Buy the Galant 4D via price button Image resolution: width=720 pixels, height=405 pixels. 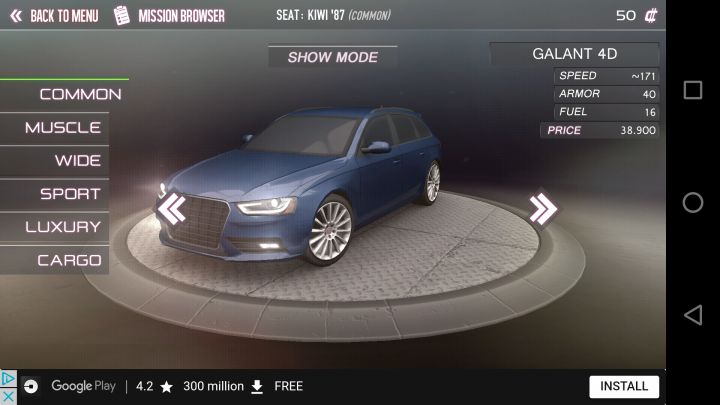[600, 131]
